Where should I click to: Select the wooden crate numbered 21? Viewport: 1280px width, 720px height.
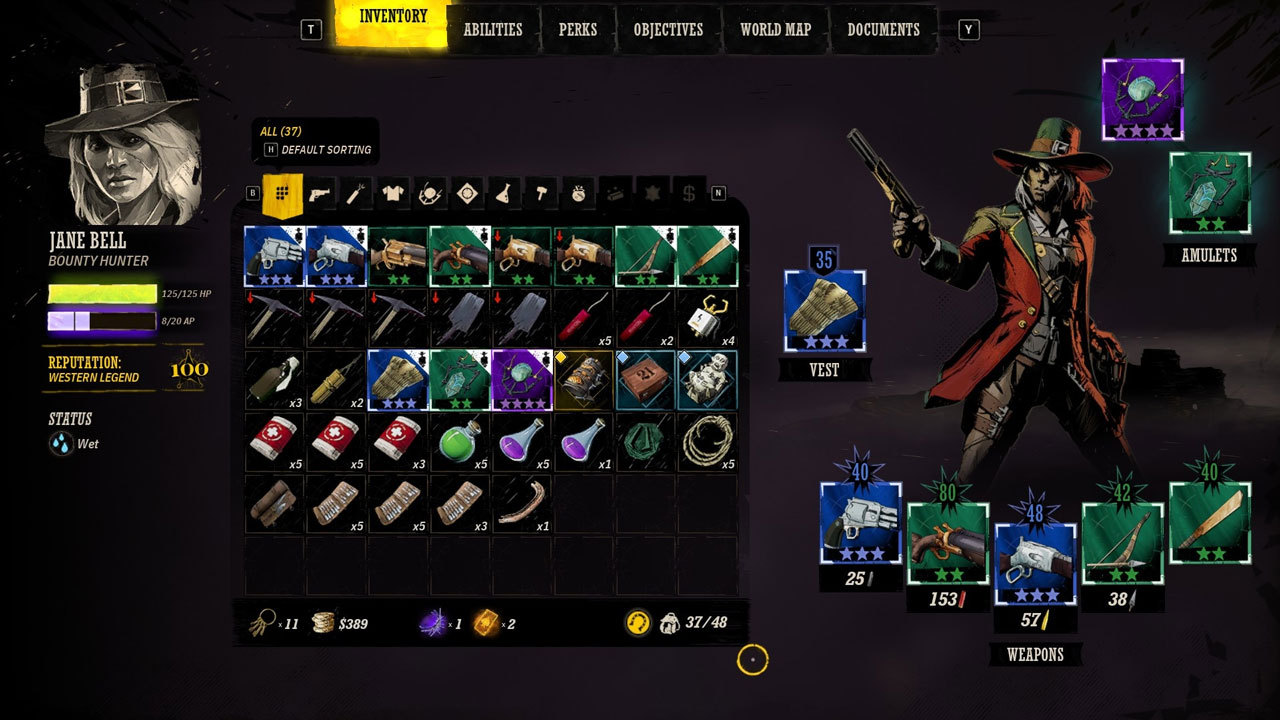645,380
